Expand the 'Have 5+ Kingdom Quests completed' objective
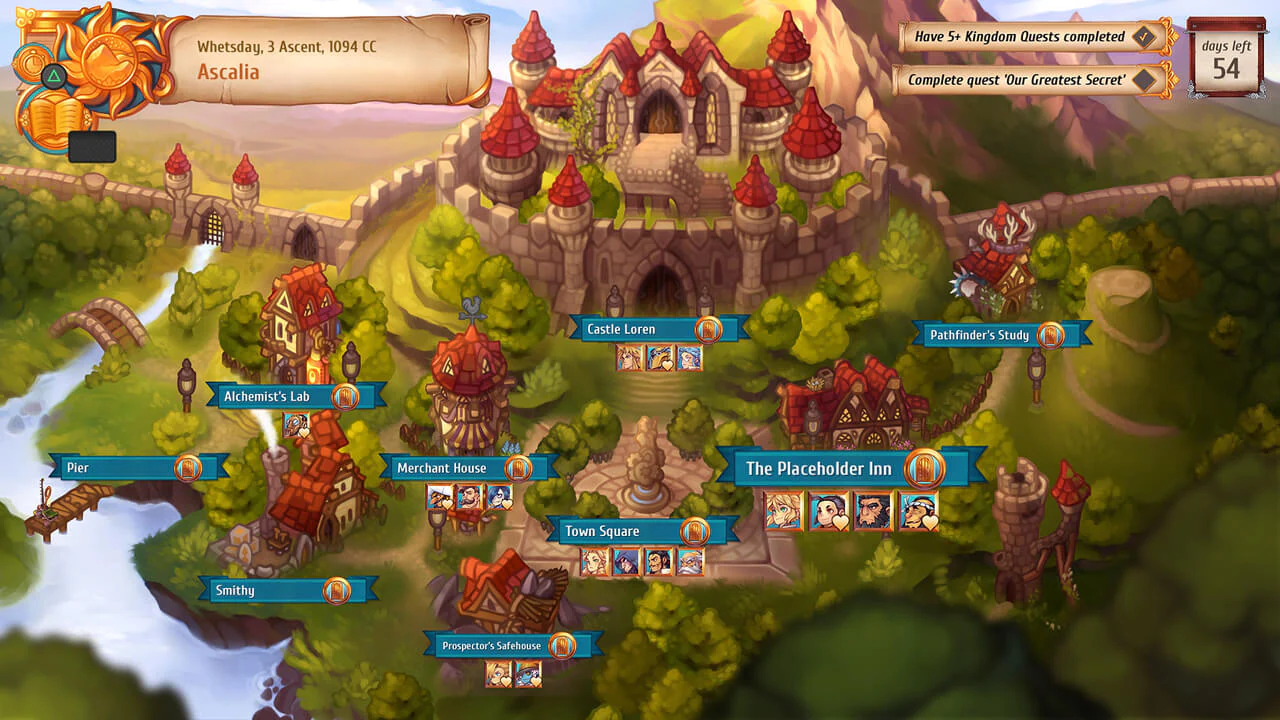The height and width of the screenshot is (720, 1280). click(x=1023, y=36)
